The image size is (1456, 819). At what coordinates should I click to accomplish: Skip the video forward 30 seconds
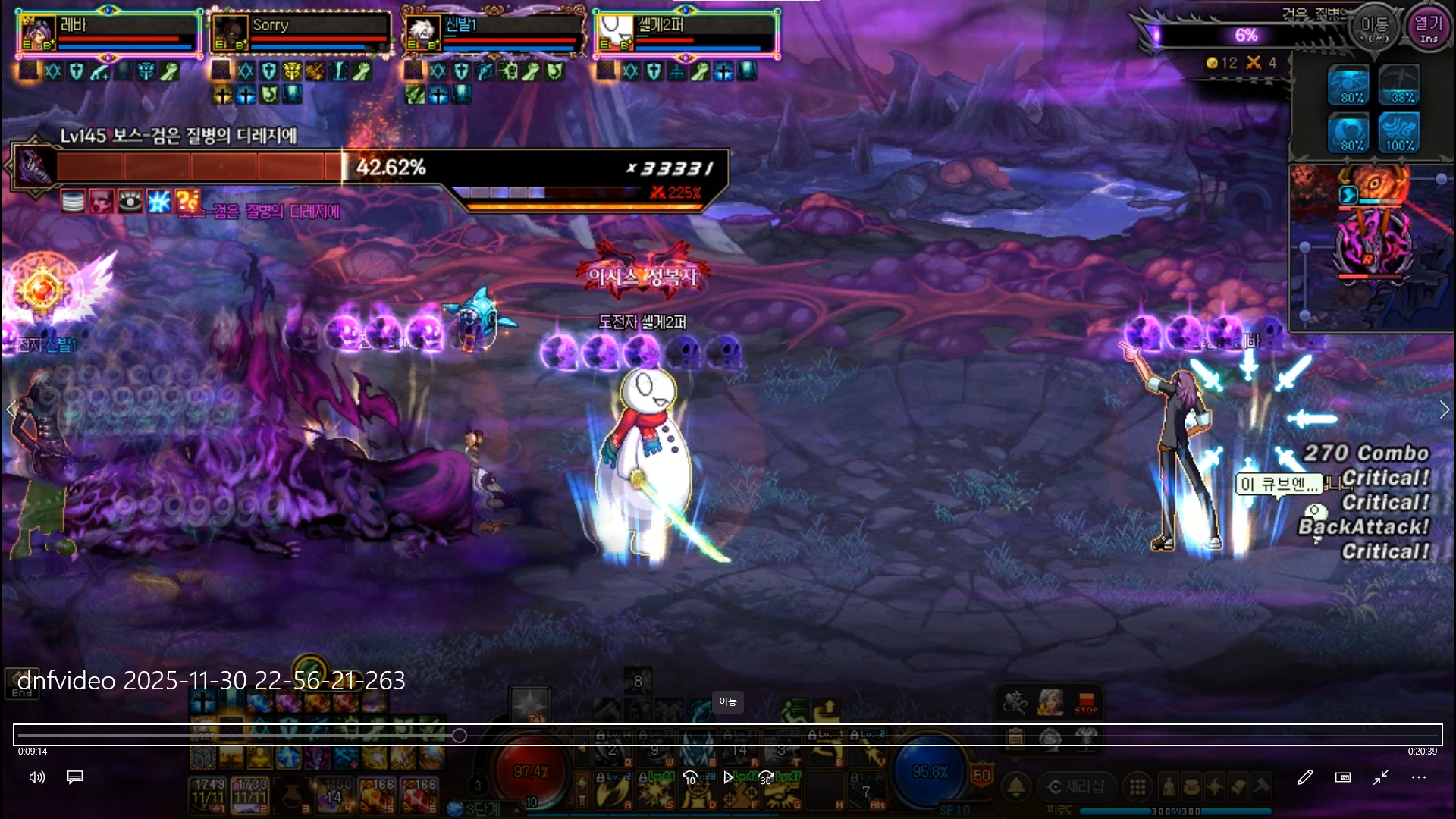[x=766, y=777]
